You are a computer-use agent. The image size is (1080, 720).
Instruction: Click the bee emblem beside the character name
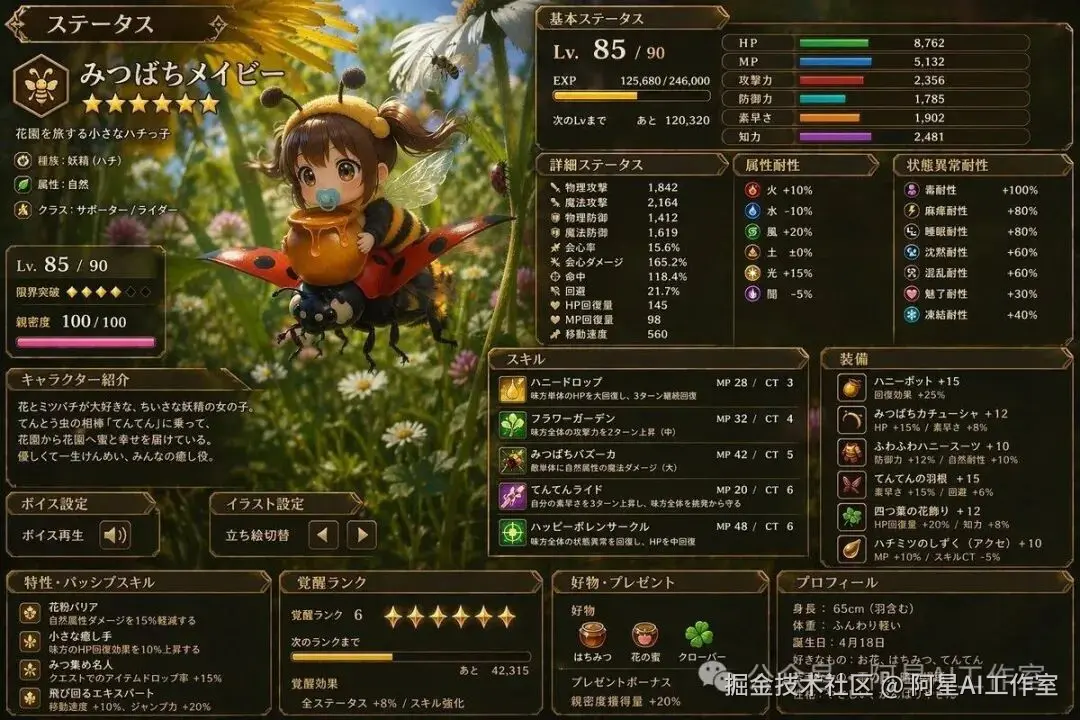click(41, 86)
